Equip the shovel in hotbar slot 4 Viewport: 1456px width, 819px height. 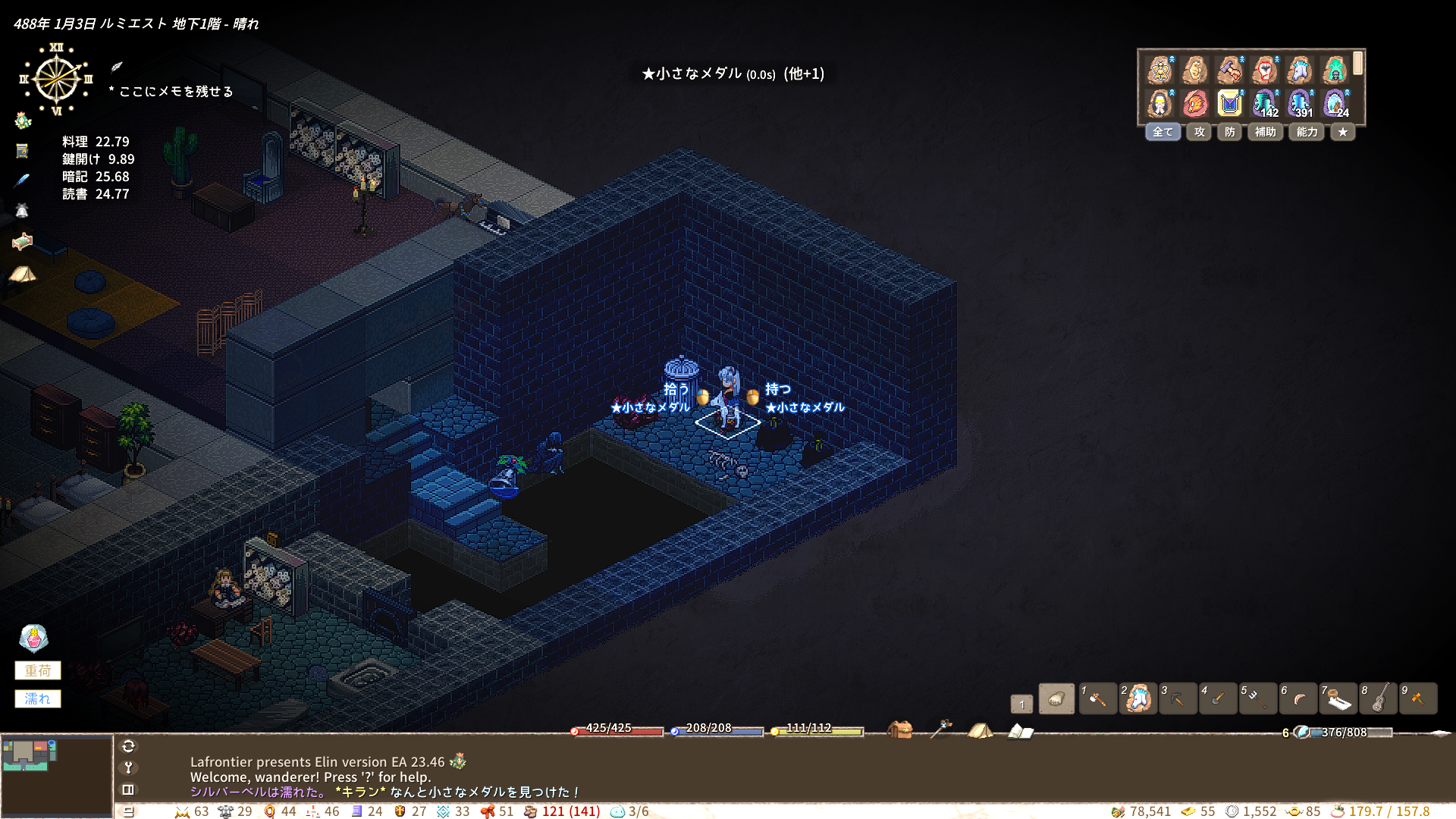pyautogui.click(x=1218, y=699)
